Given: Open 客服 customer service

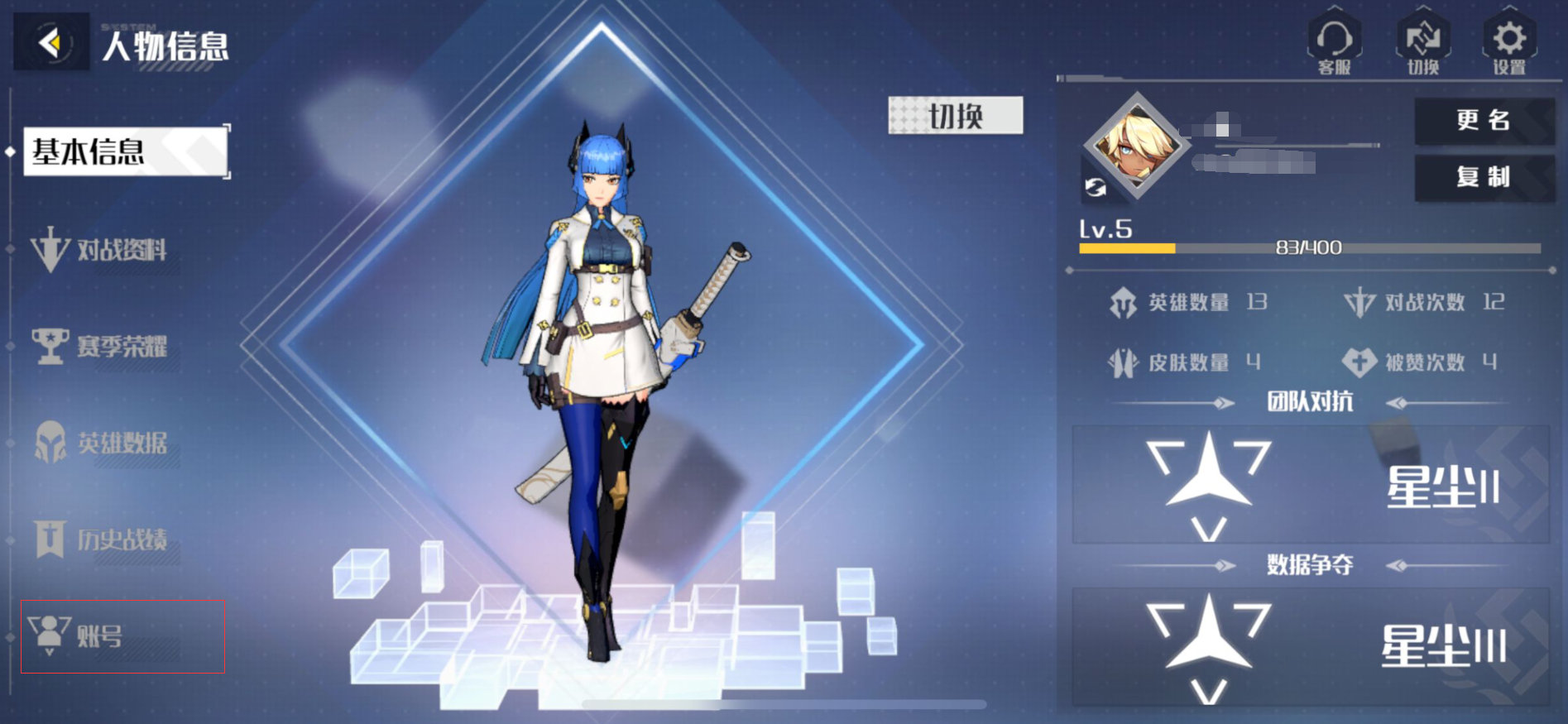Looking at the screenshot, I should (x=1334, y=45).
